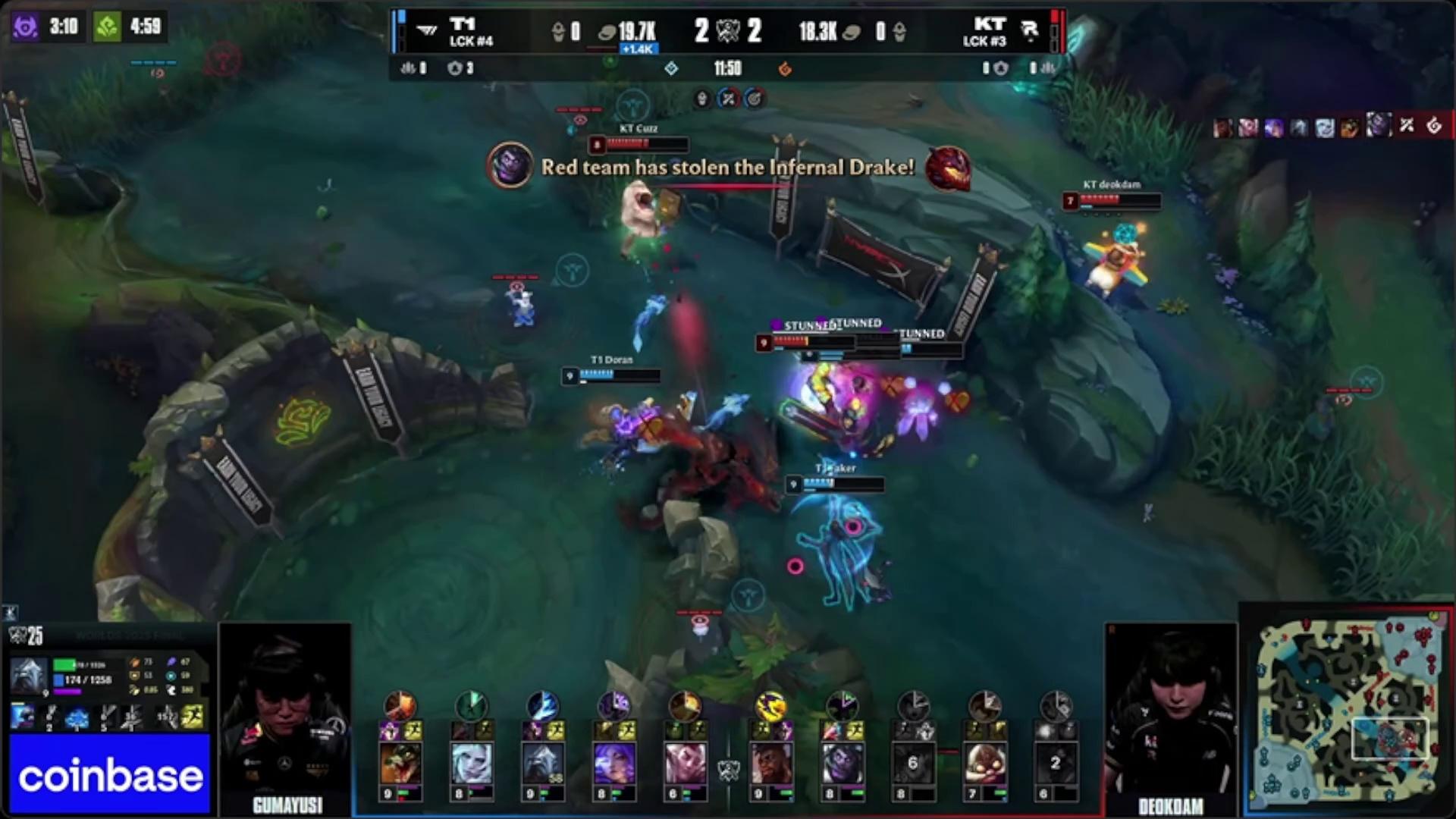1456x819 pixels.
Task: Click the Worlds trophy logo between teams
Action: click(x=728, y=30)
